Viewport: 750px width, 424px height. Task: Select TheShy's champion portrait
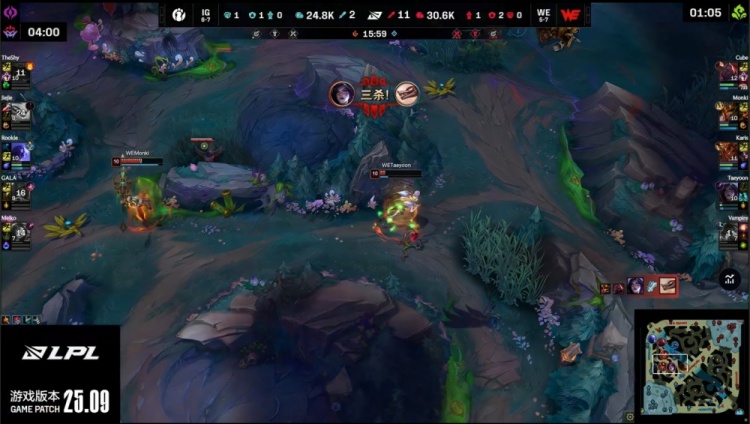(19, 75)
